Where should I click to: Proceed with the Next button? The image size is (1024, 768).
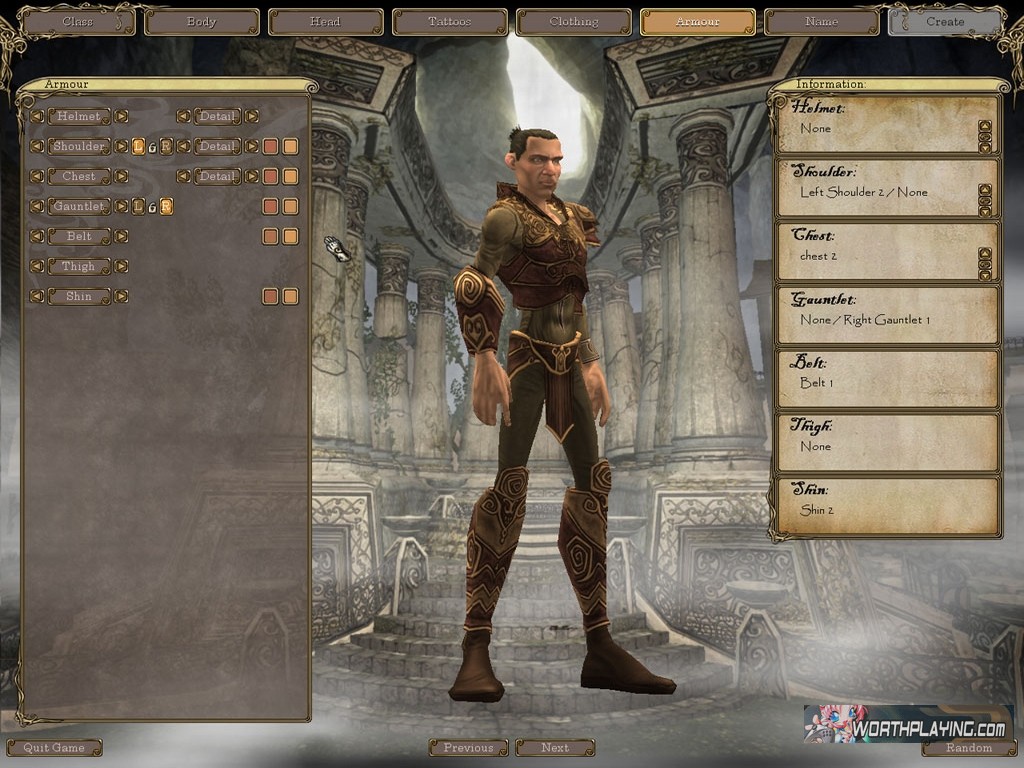pos(555,747)
